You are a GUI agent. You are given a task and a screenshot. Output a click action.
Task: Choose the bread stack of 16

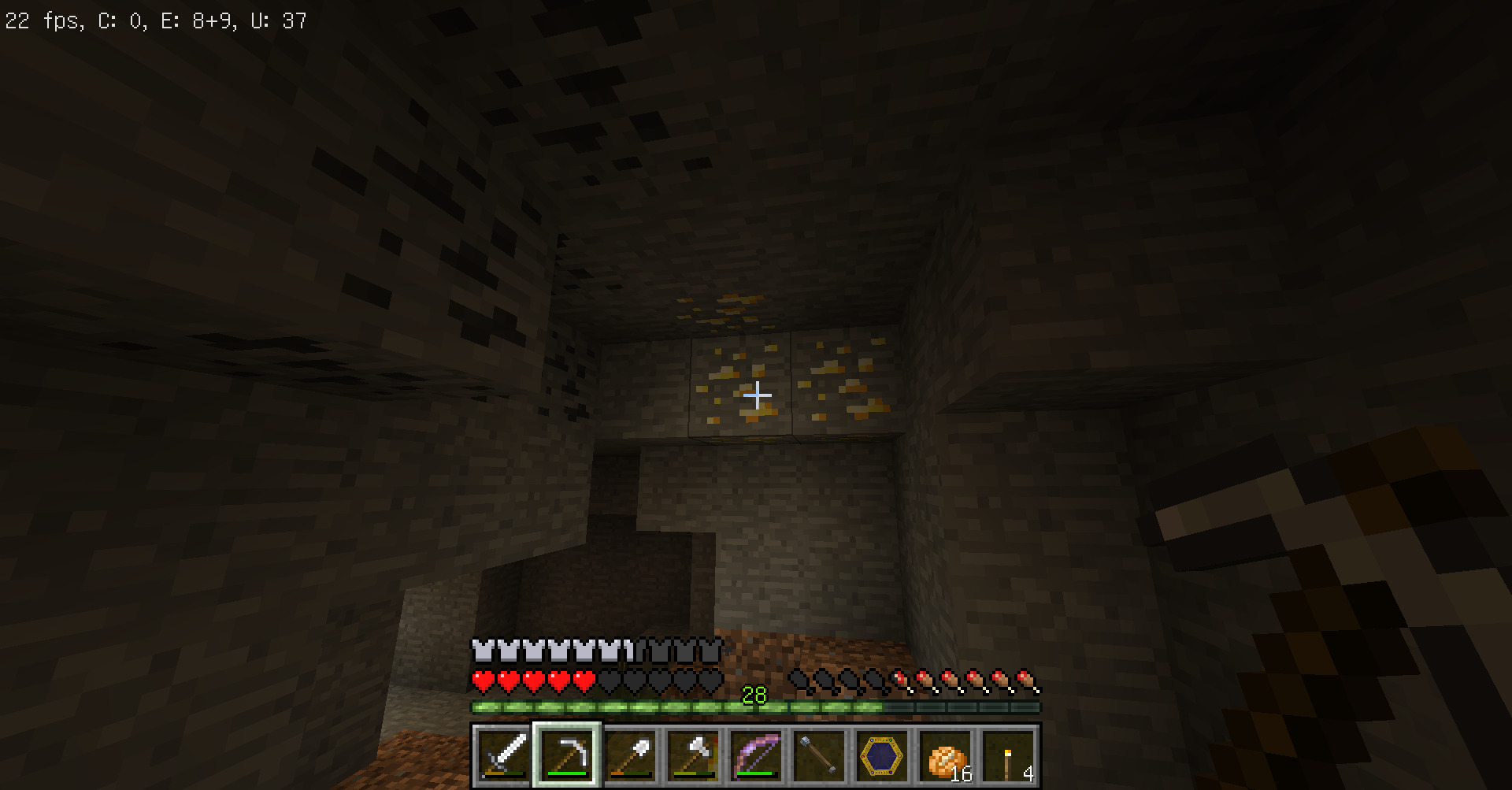click(945, 755)
